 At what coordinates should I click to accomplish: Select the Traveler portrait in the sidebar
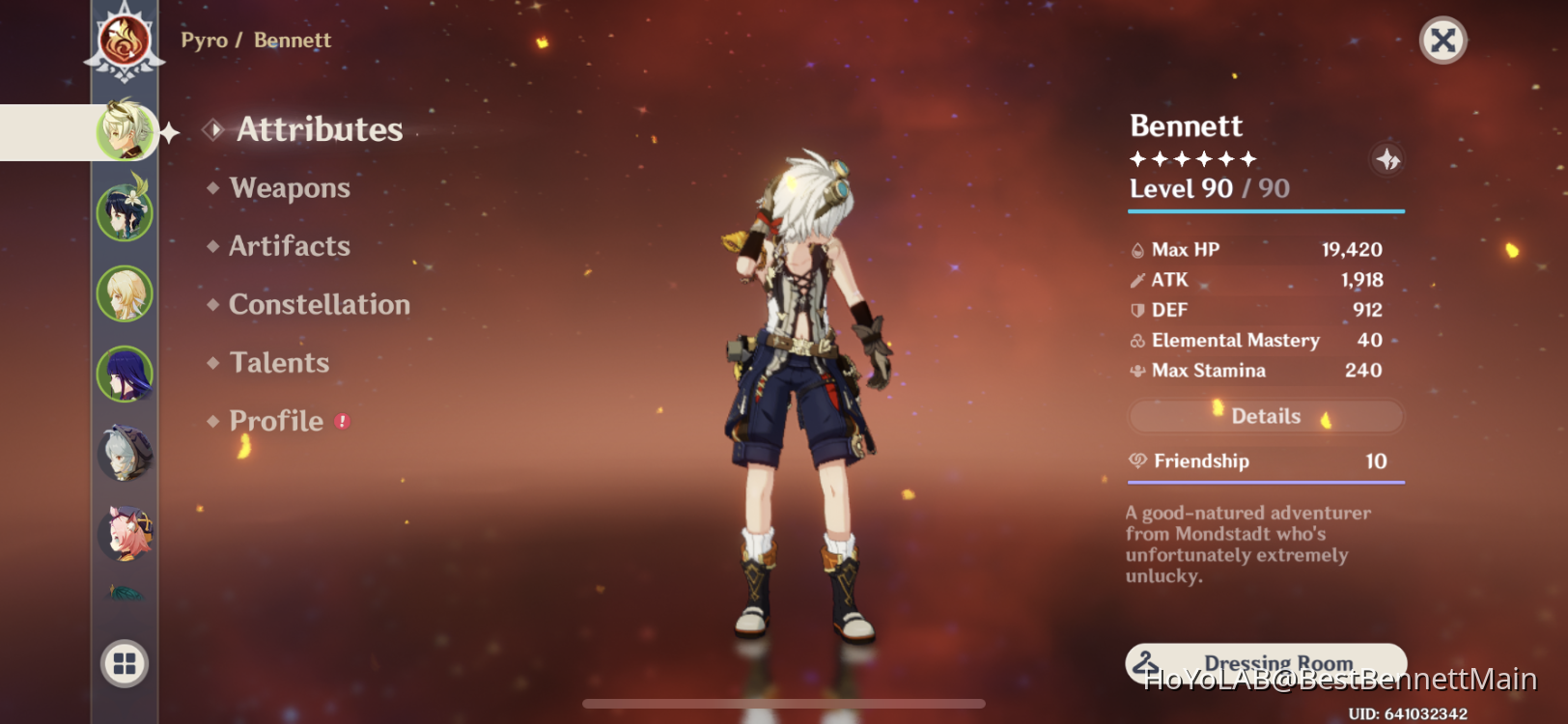tap(124, 292)
